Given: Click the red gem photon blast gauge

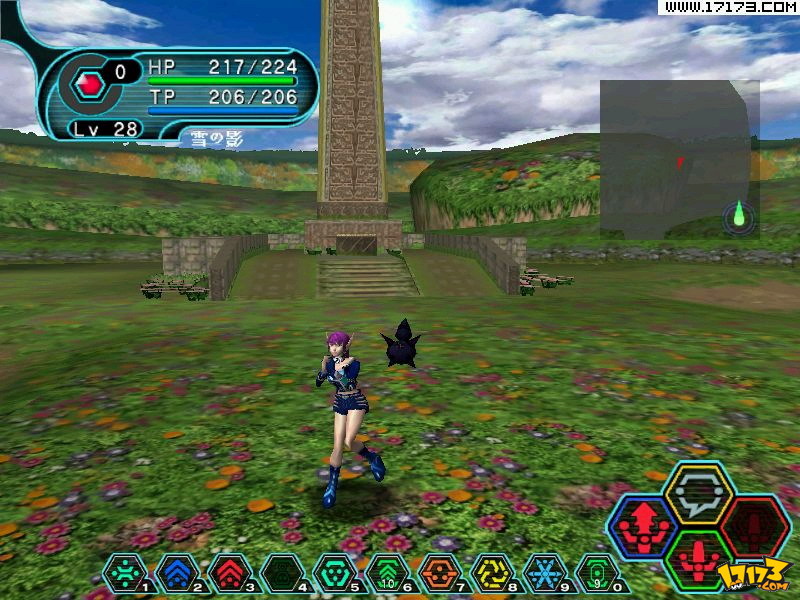Looking at the screenshot, I should [89, 85].
